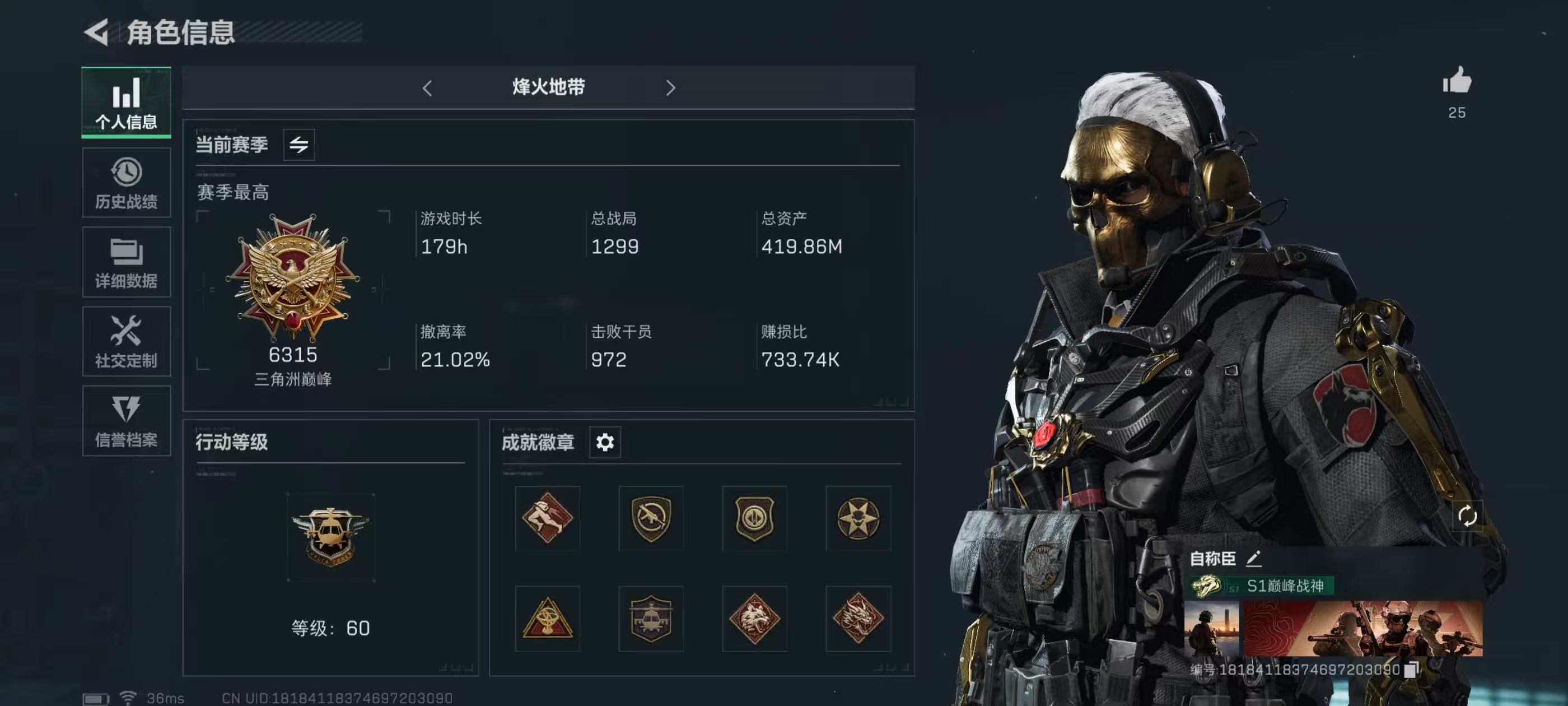The height and width of the screenshot is (706, 1568).
Task: Select the helicopter shield badge
Action: click(x=650, y=619)
